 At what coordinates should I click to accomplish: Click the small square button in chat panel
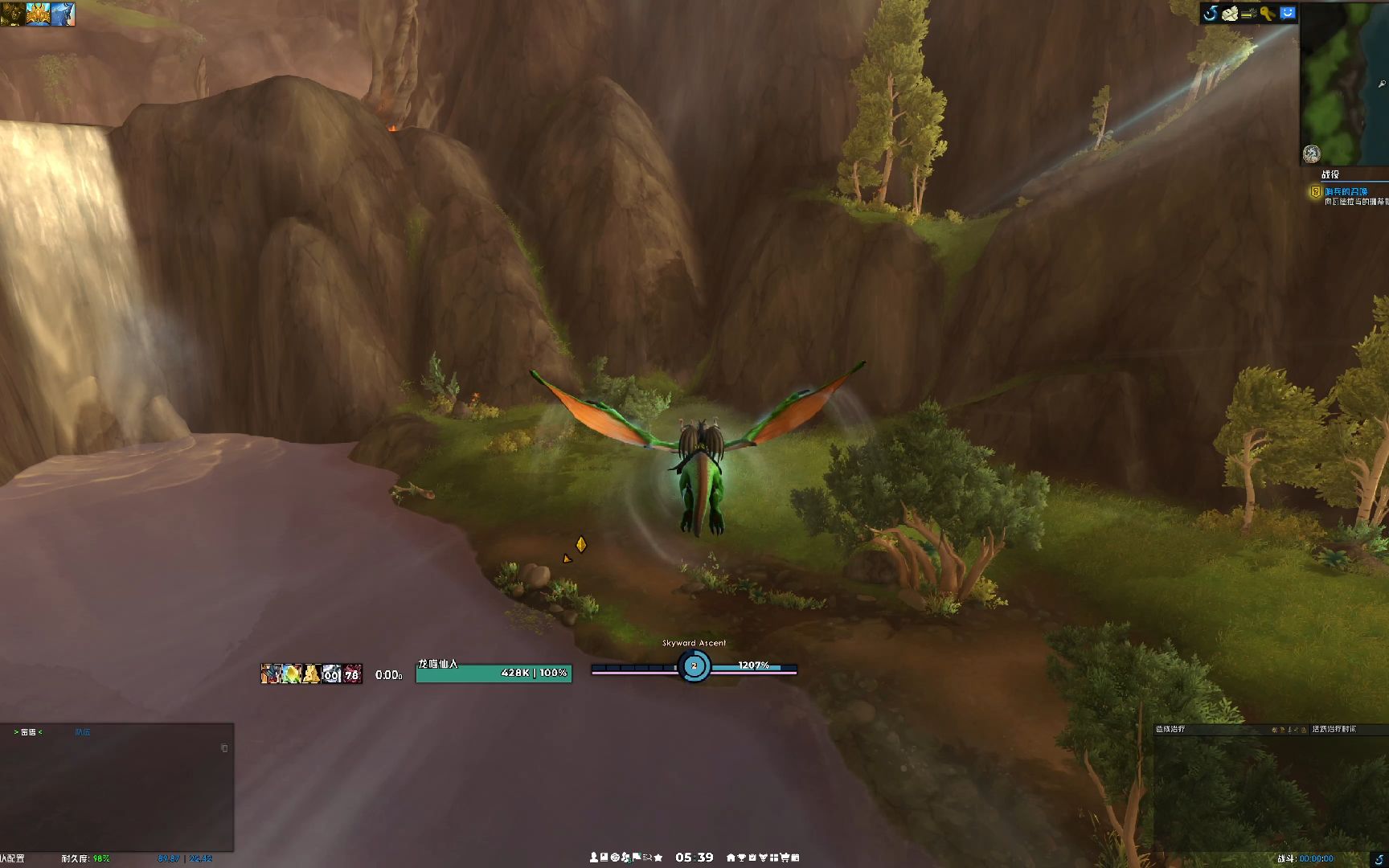pos(224,748)
